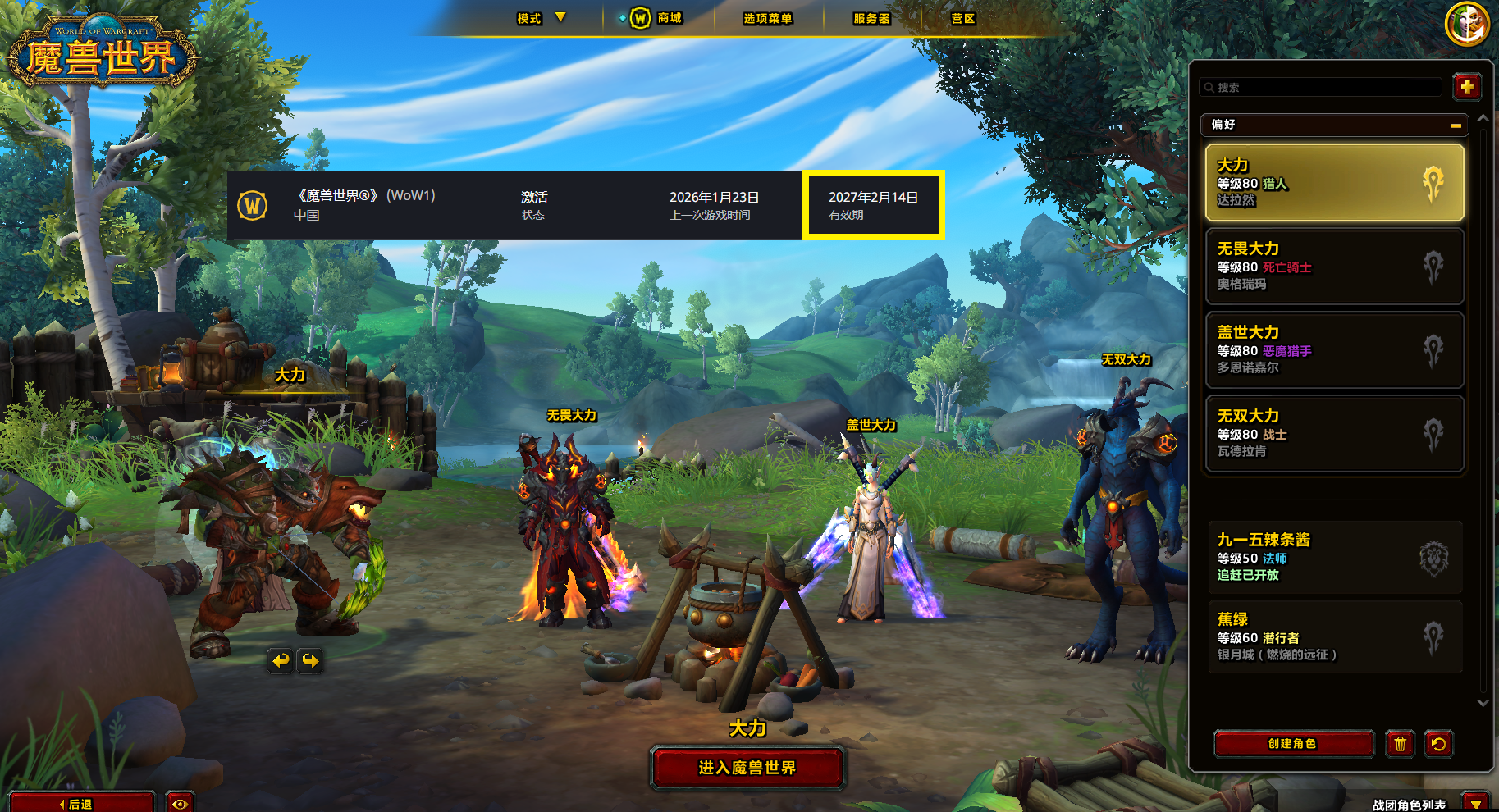The height and width of the screenshot is (812, 1499).
Task: Collapse the 偏好 favorites group
Action: tap(1456, 125)
